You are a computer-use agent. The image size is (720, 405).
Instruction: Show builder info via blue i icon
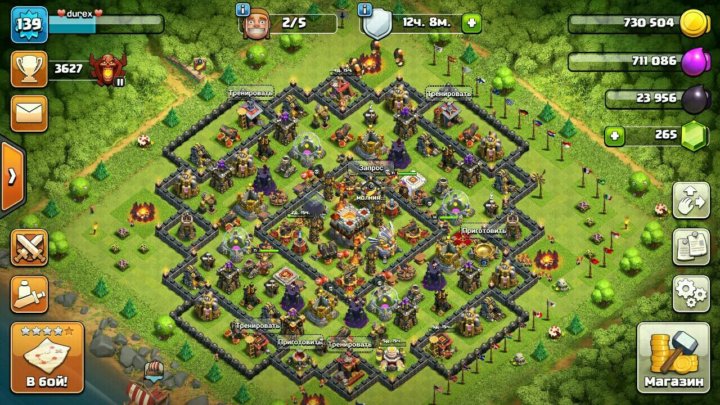243,9
